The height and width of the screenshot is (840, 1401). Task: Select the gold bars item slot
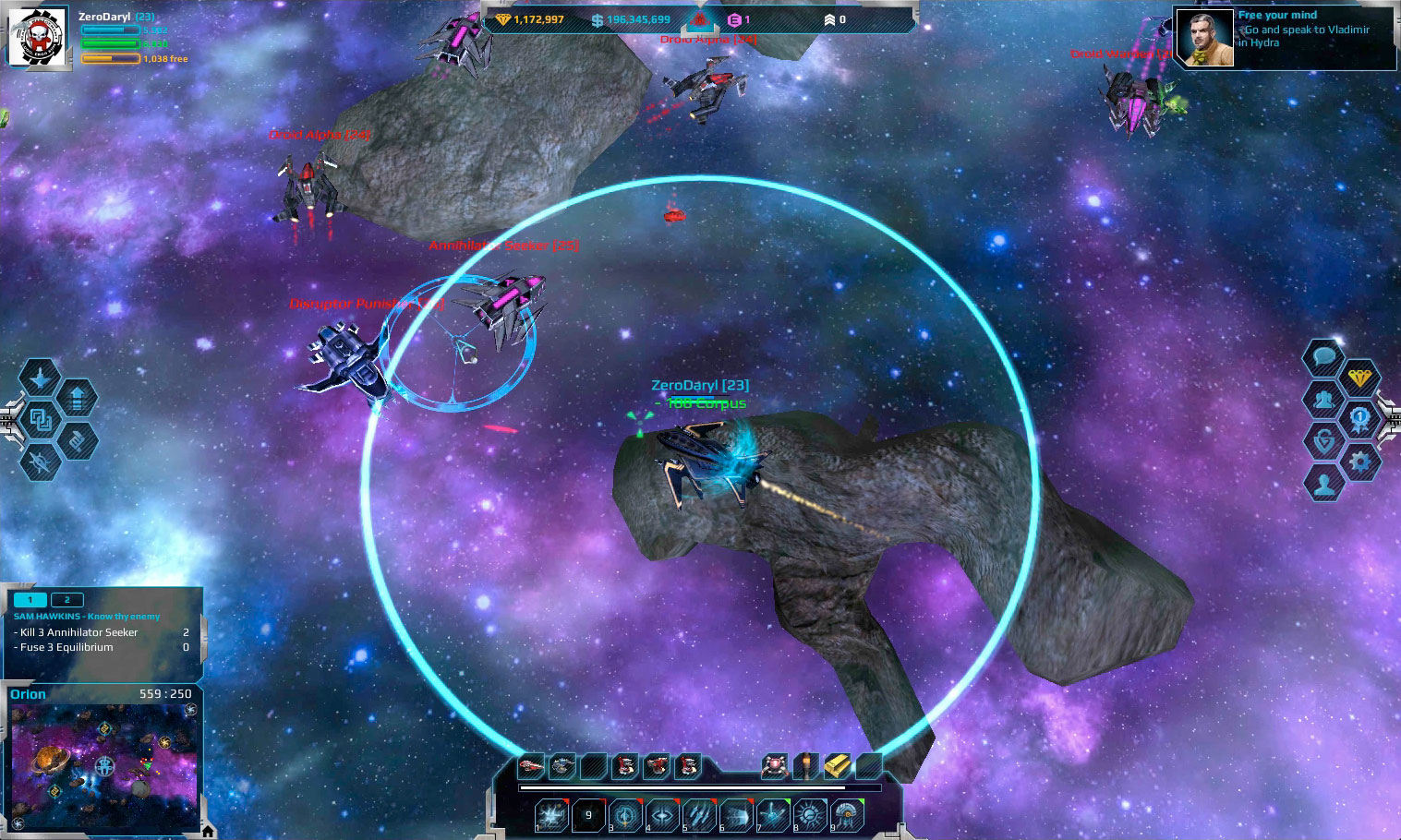click(x=837, y=766)
